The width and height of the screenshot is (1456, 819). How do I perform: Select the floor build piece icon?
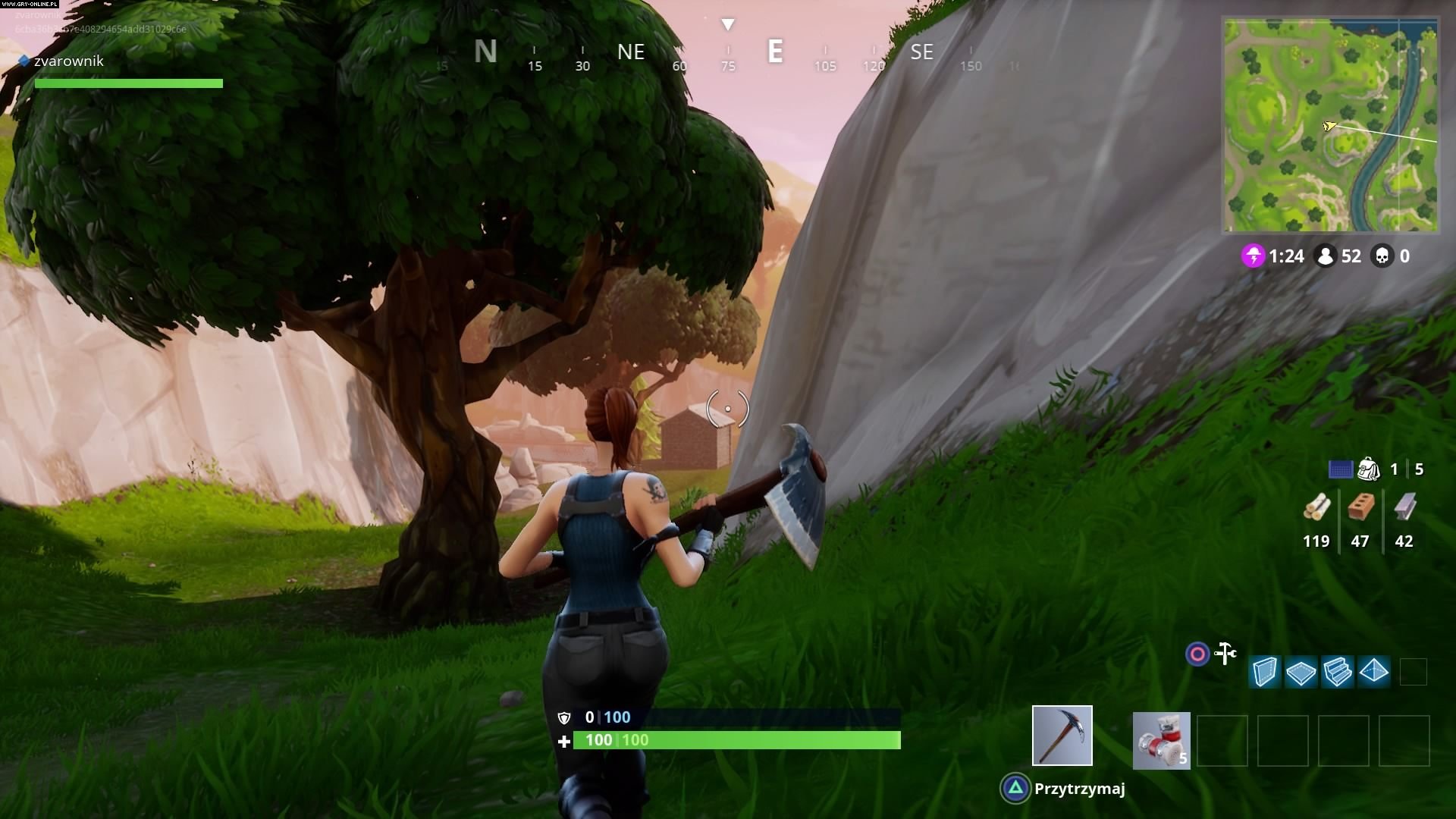(x=1303, y=671)
